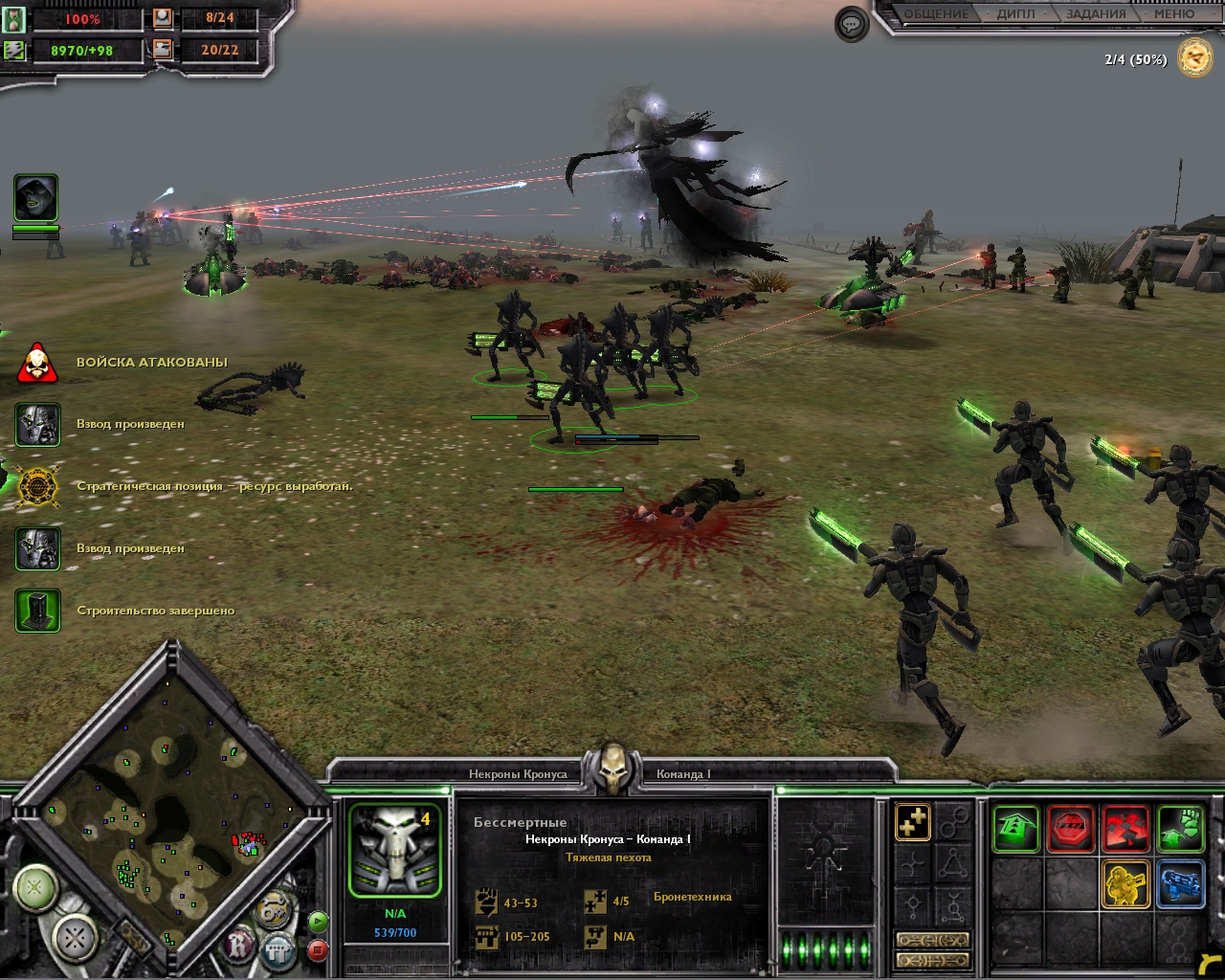Viewport: 1225px width, 980px height.
Task: Click the blue gun ranged stance icon
Action: (1180, 883)
